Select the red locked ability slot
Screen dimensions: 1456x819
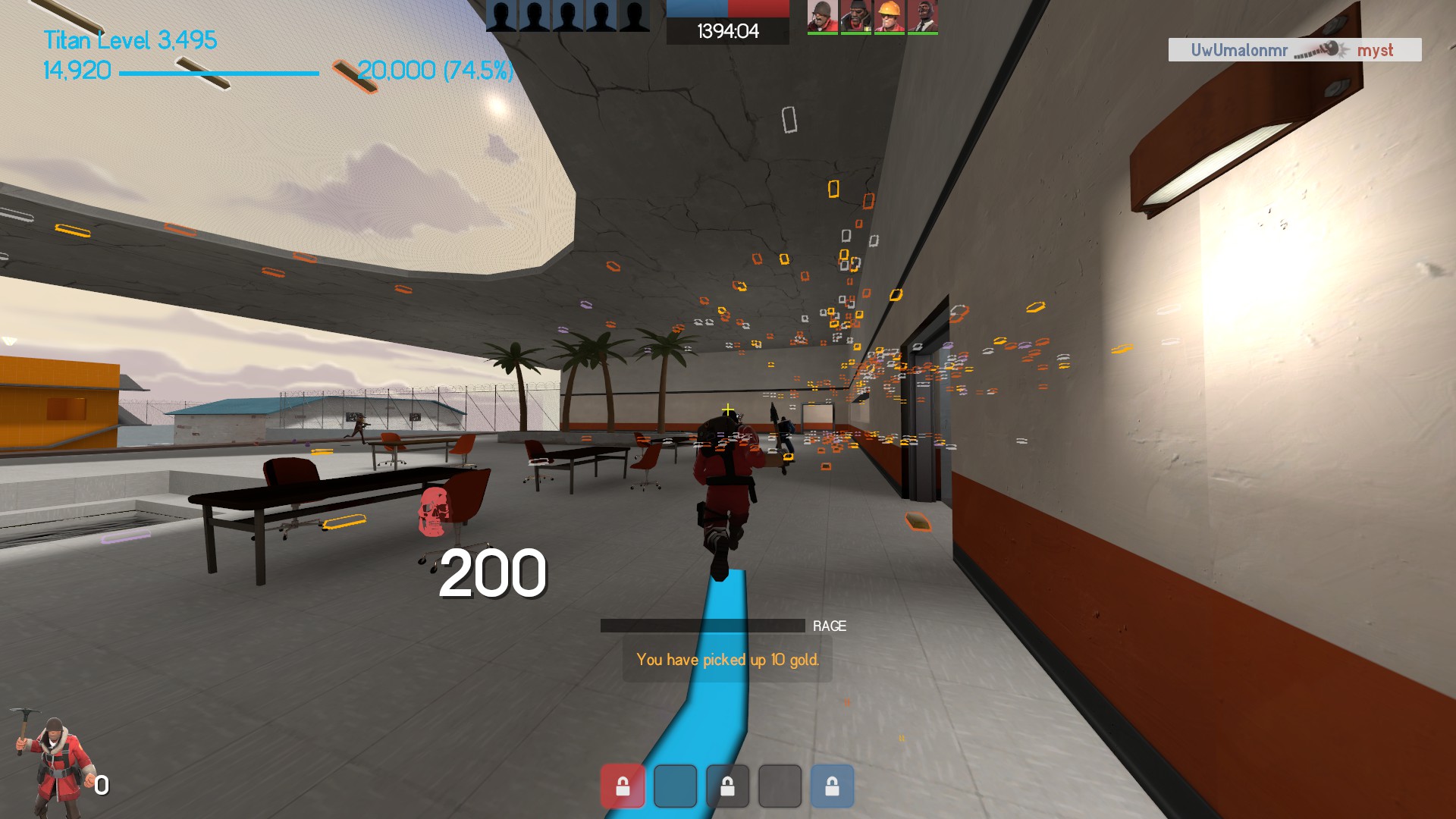click(x=623, y=786)
